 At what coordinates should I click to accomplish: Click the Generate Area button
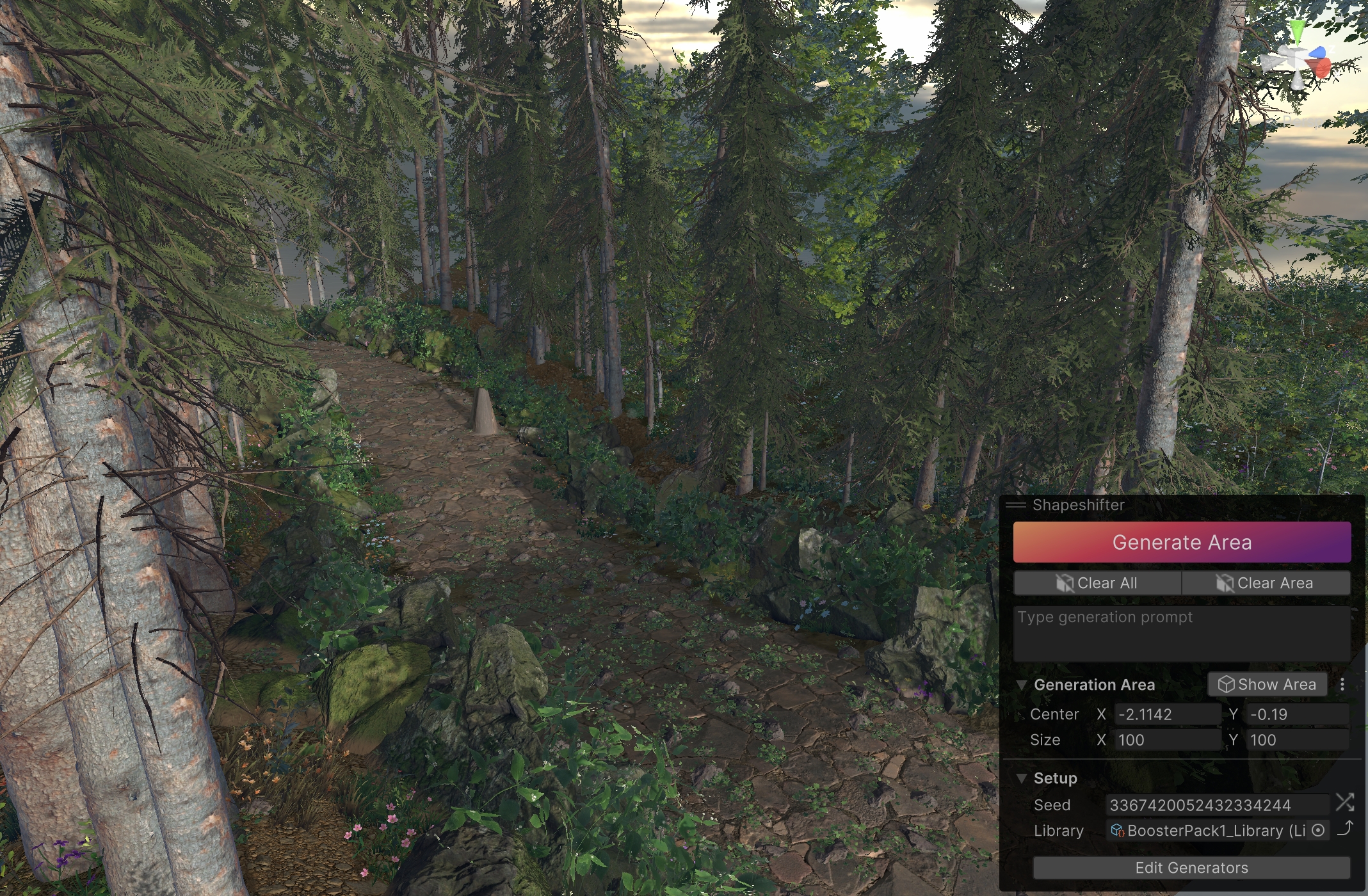click(x=1181, y=542)
